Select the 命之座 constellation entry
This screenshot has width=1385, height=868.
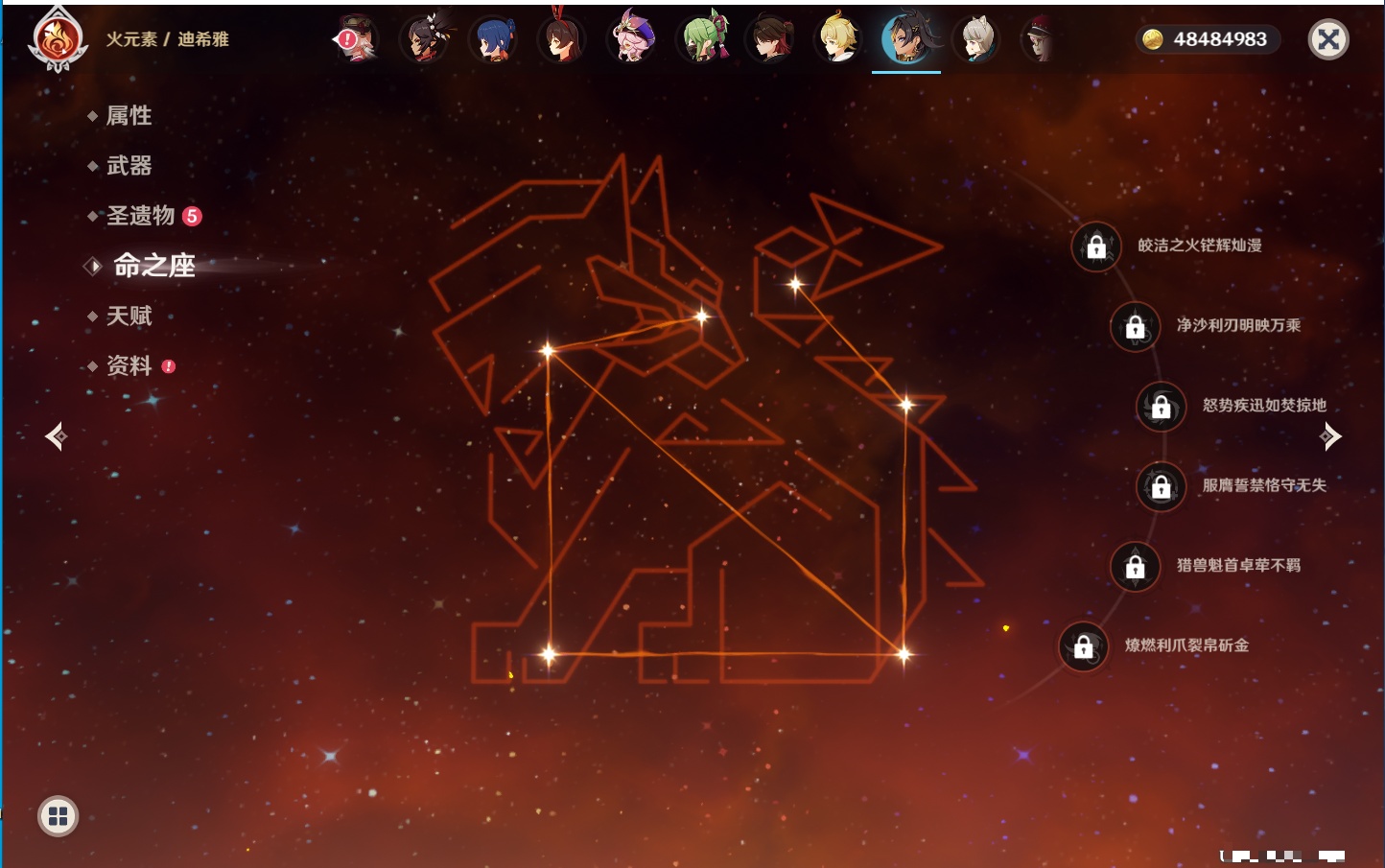(153, 266)
